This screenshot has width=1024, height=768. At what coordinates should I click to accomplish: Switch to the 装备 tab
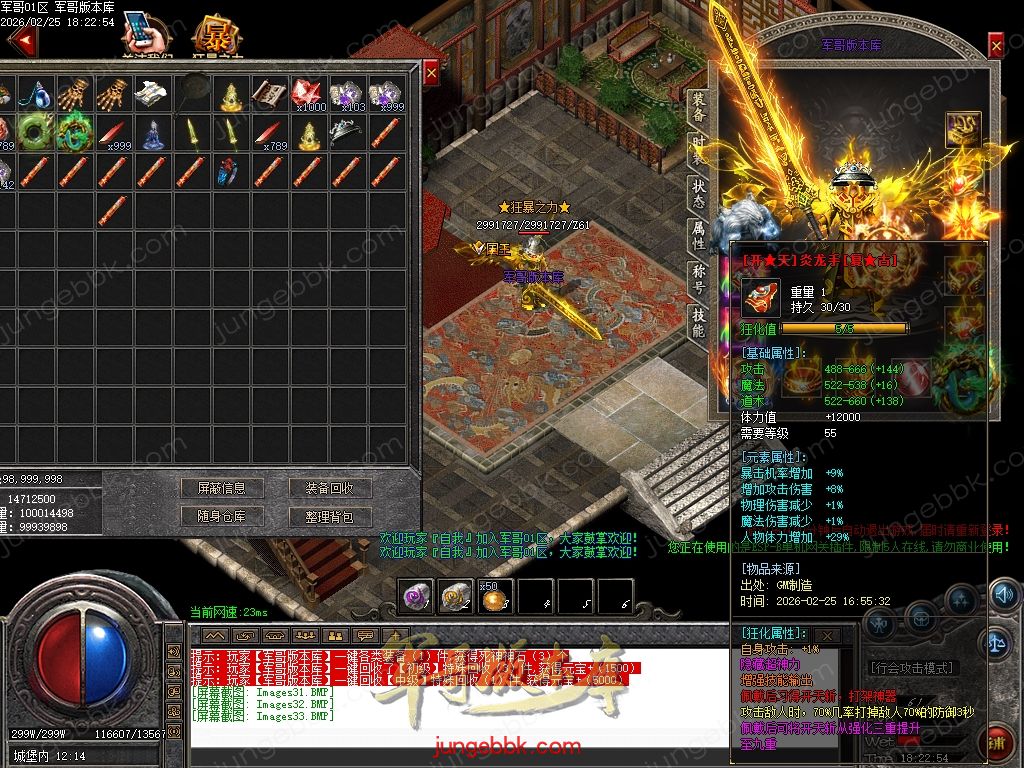(697, 108)
